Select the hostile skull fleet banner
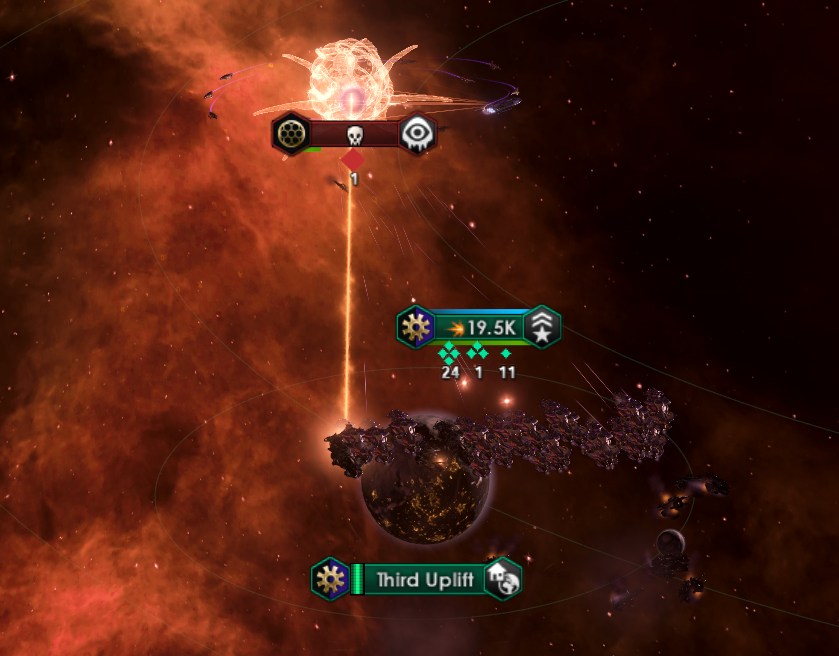Image resolution: width=839 pixels, height=656 pixels. tap(353, 135)
